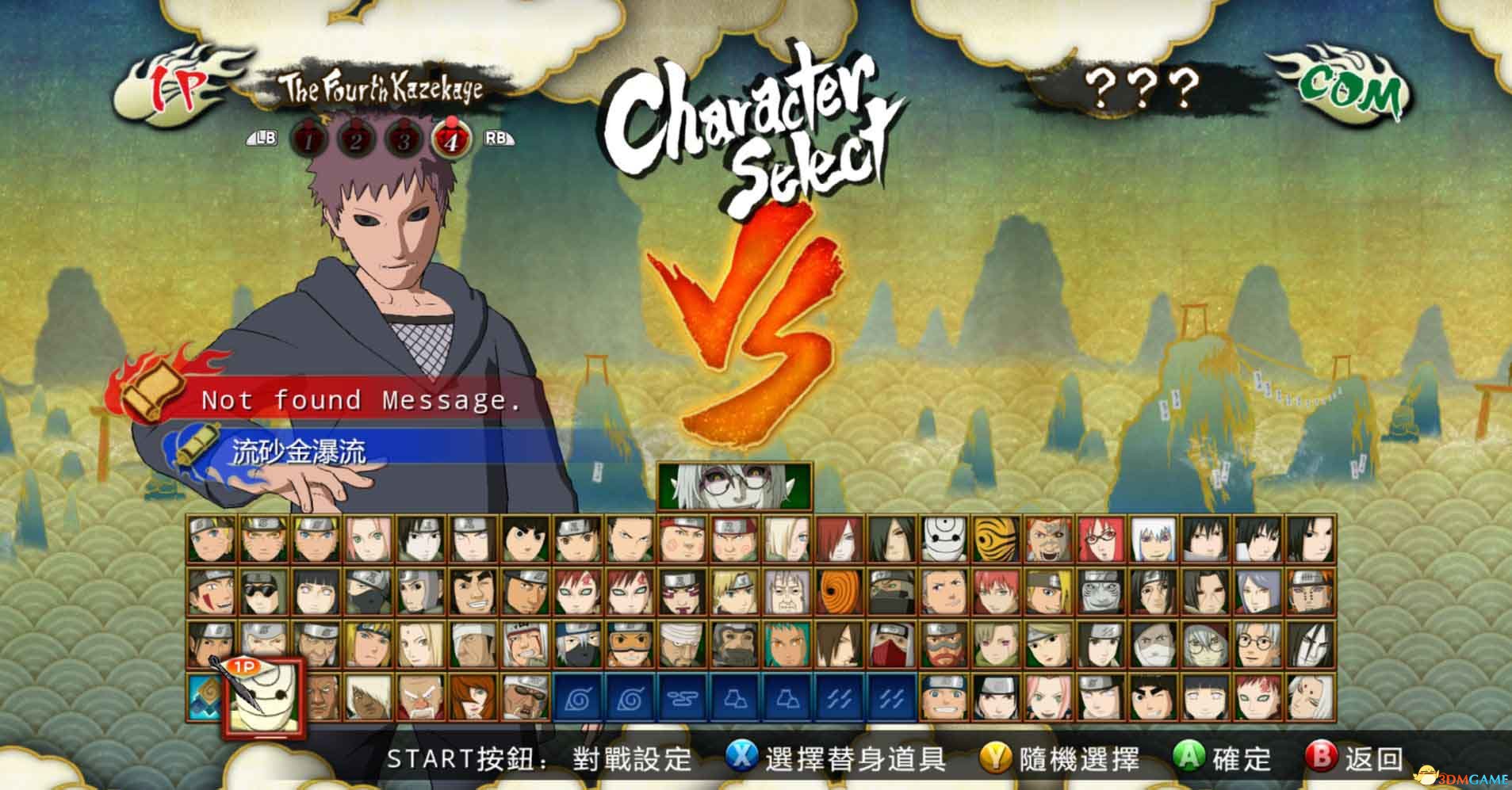1512x790 pixels.
Task: Select Shino wearing dark sunglasses
Action: [x=264, y=591]
